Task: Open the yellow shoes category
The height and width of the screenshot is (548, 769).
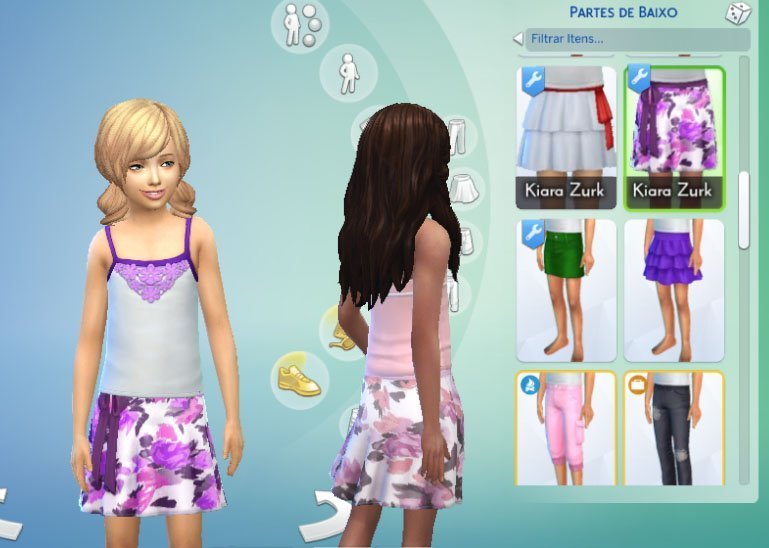Action: [x=300, y=378]
